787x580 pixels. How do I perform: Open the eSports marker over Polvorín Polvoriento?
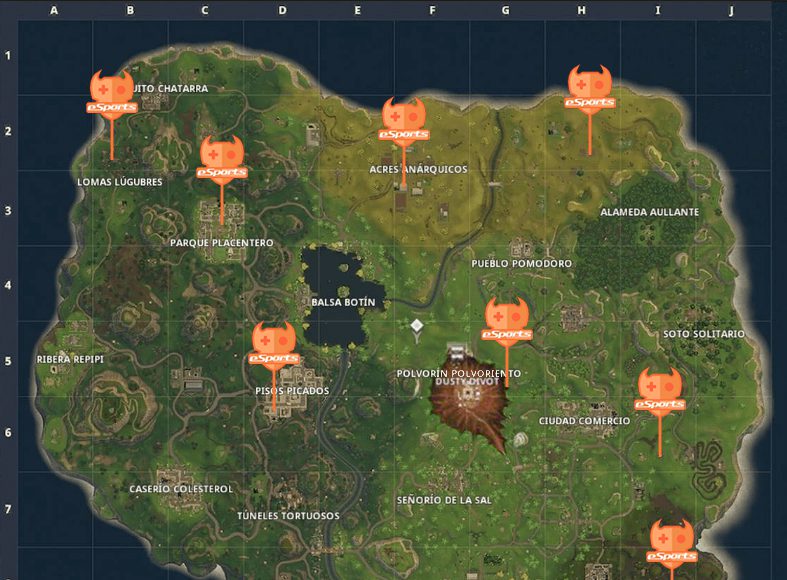pyautogui.click(x=507, y=320)
